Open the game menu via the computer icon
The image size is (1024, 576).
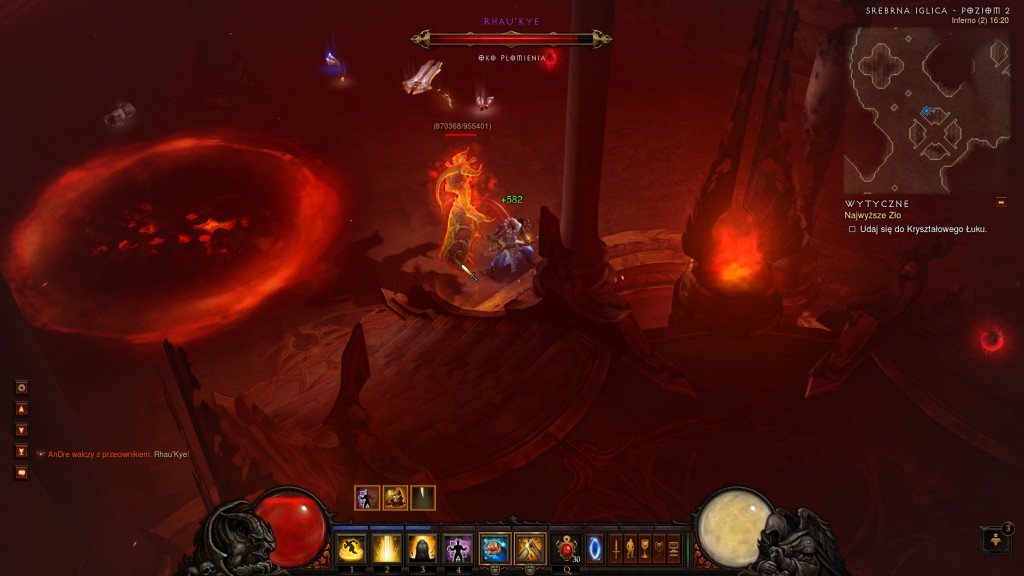pos(674,549)
